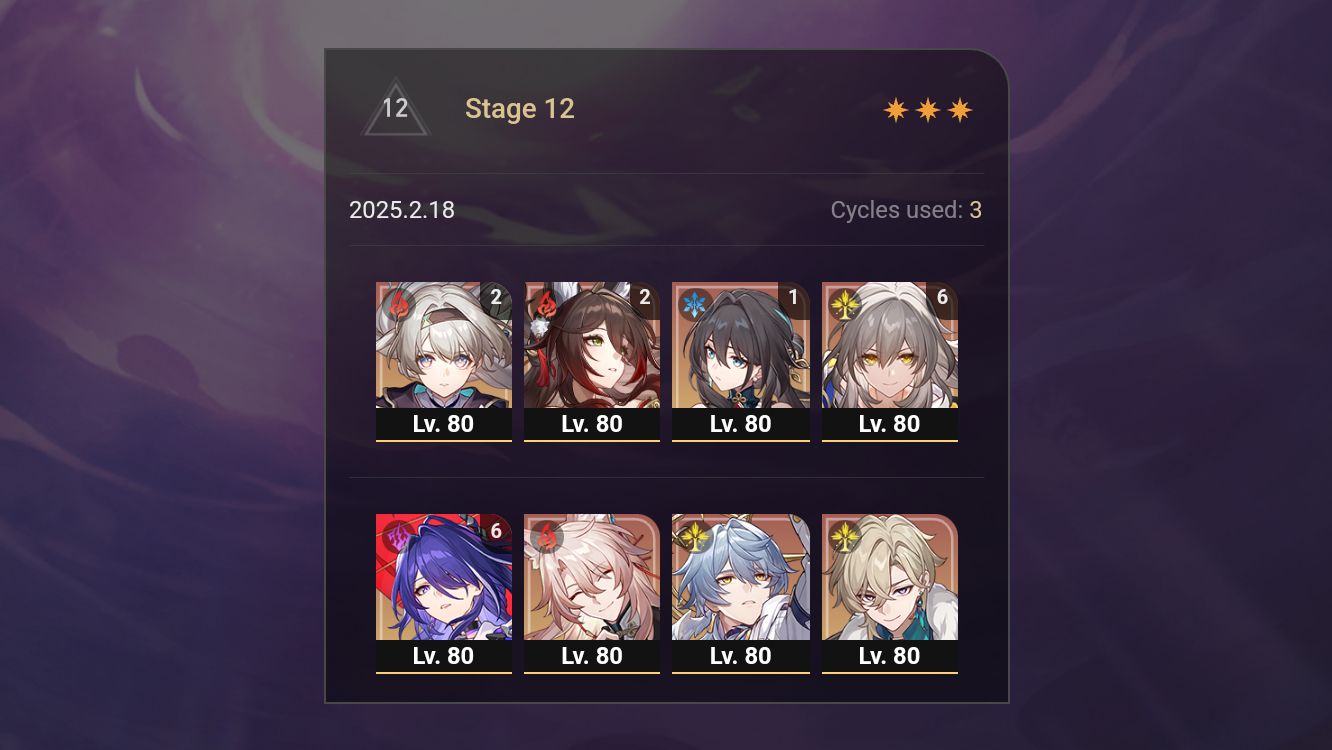Click the Stage 12 title text
The image size is (1332, 750).
(520, 109)
